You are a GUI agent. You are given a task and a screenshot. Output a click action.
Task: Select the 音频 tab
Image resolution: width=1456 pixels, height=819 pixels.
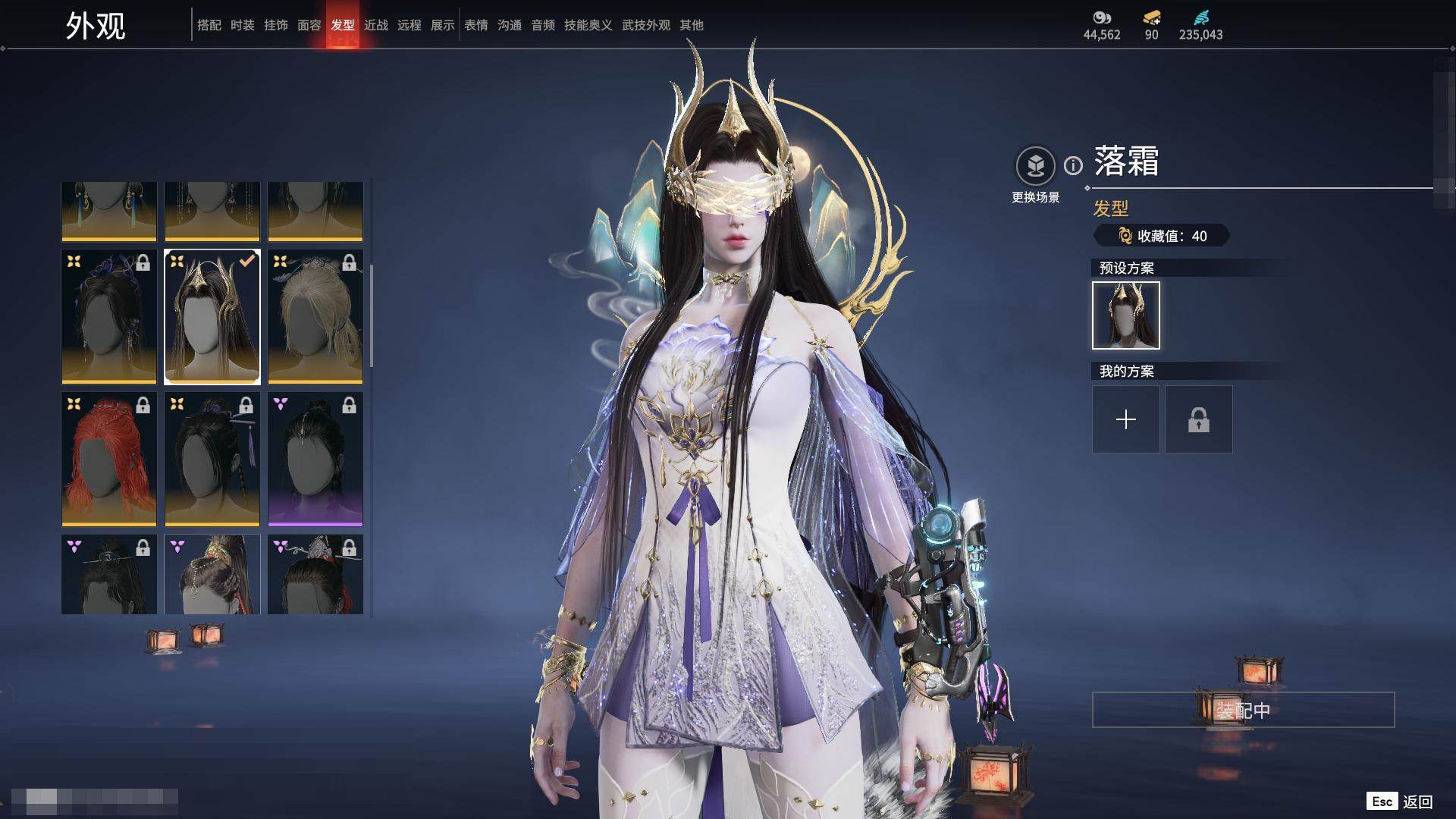click(x=542, y=25)
